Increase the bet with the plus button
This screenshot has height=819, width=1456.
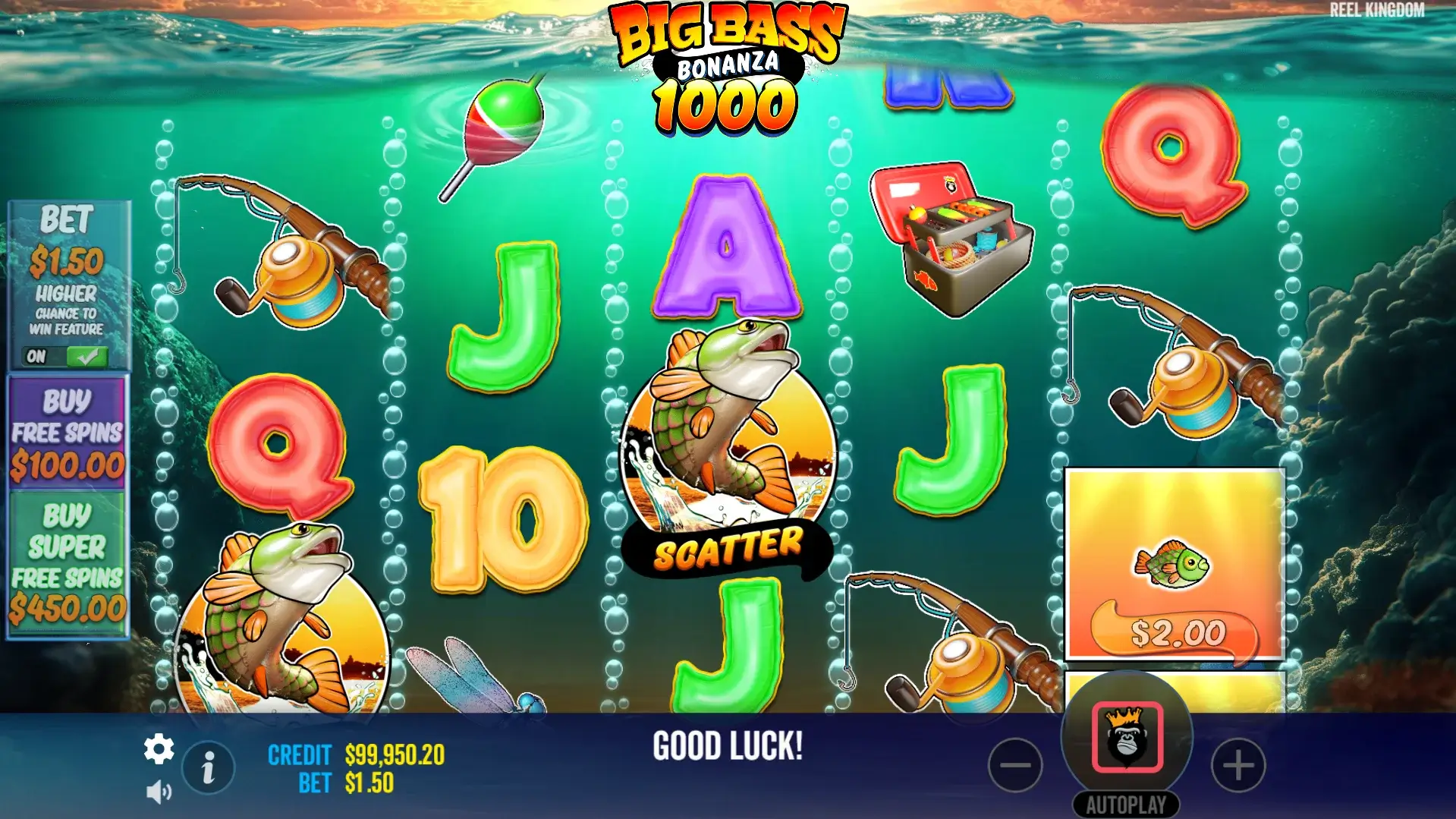point(1238,765)
